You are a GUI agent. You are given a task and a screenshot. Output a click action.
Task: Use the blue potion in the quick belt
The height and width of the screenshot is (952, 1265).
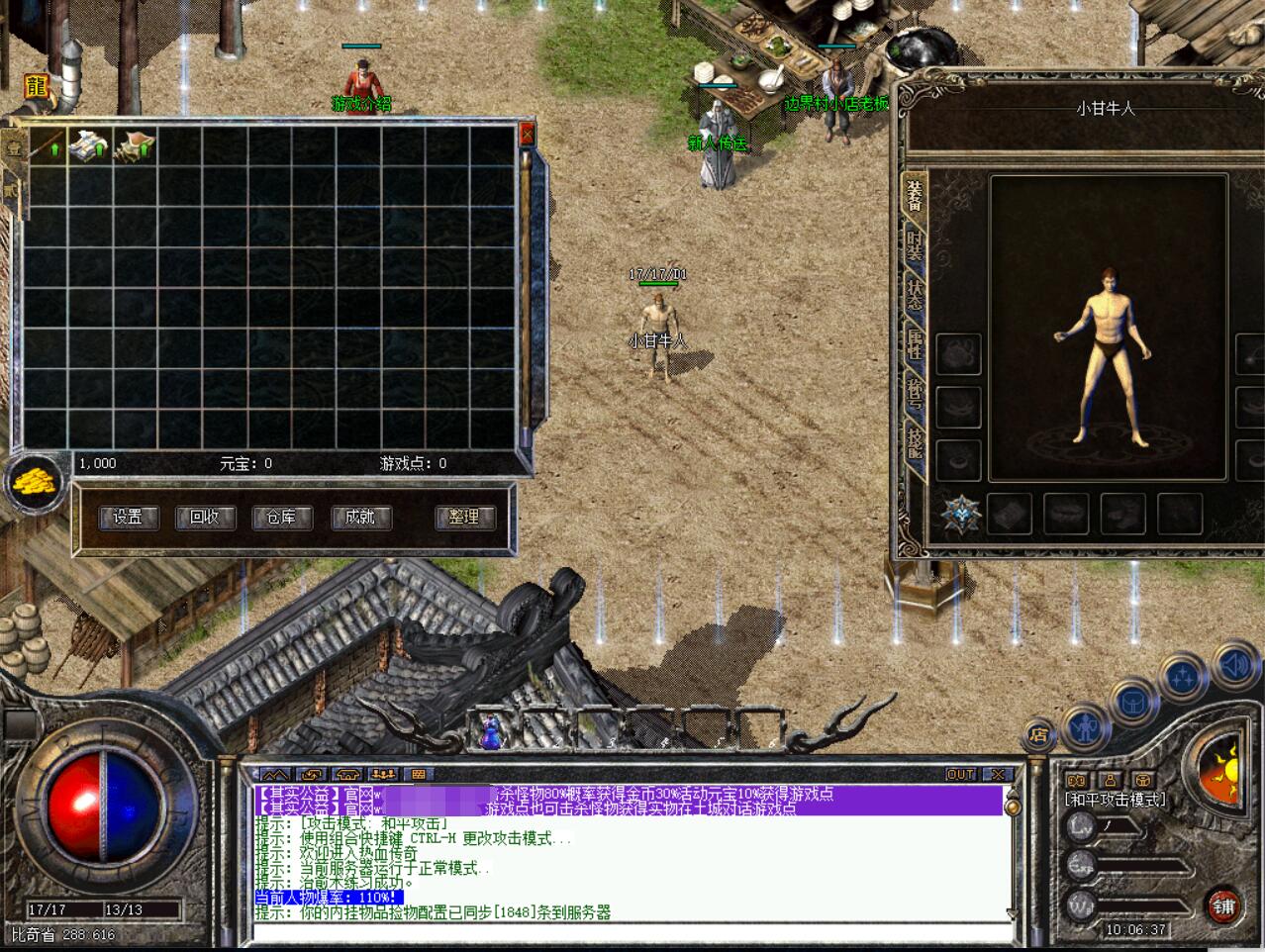490,731
